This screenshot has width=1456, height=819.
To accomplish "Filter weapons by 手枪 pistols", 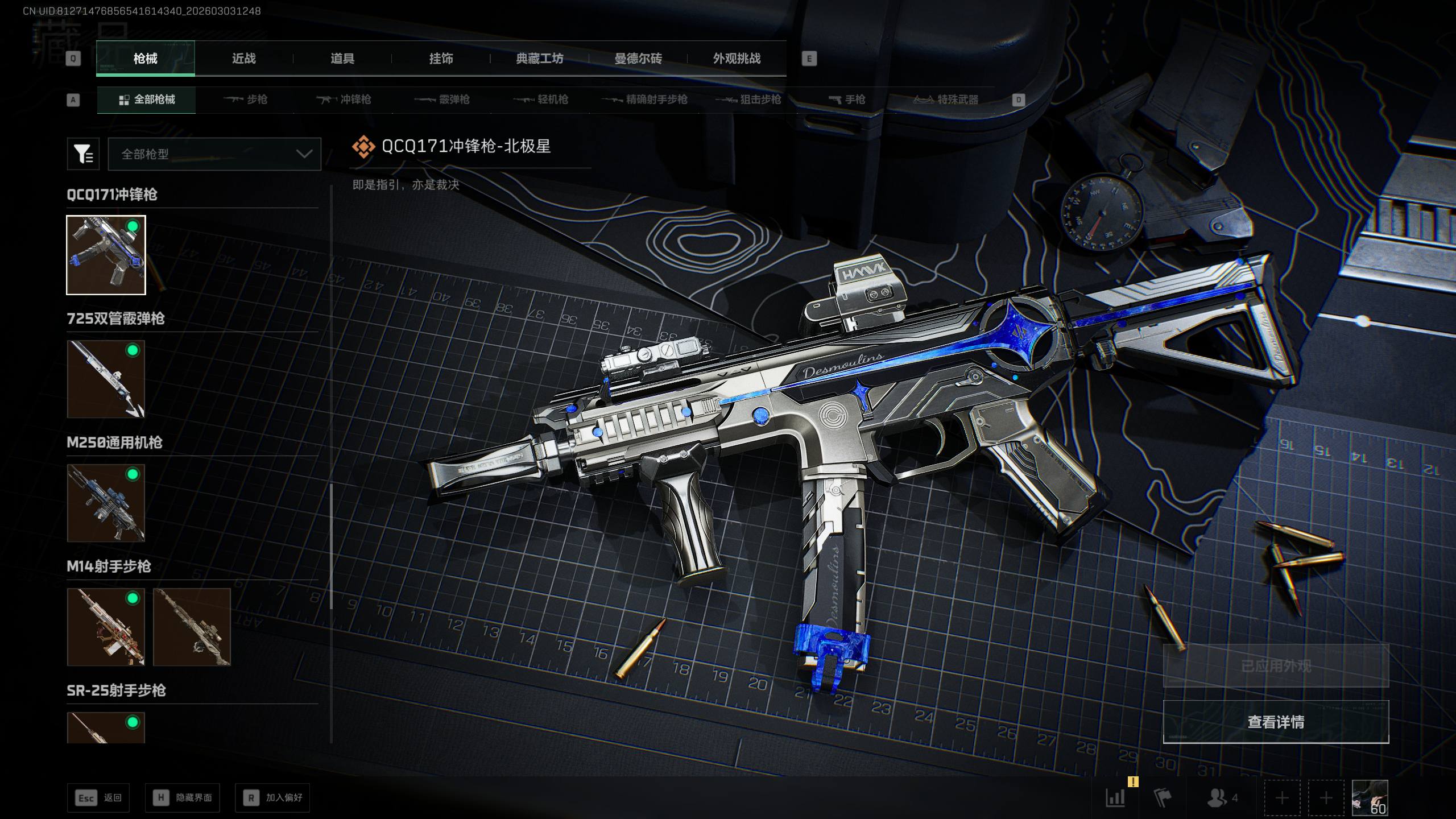I will pyautogui.click(x=847, y=100).
